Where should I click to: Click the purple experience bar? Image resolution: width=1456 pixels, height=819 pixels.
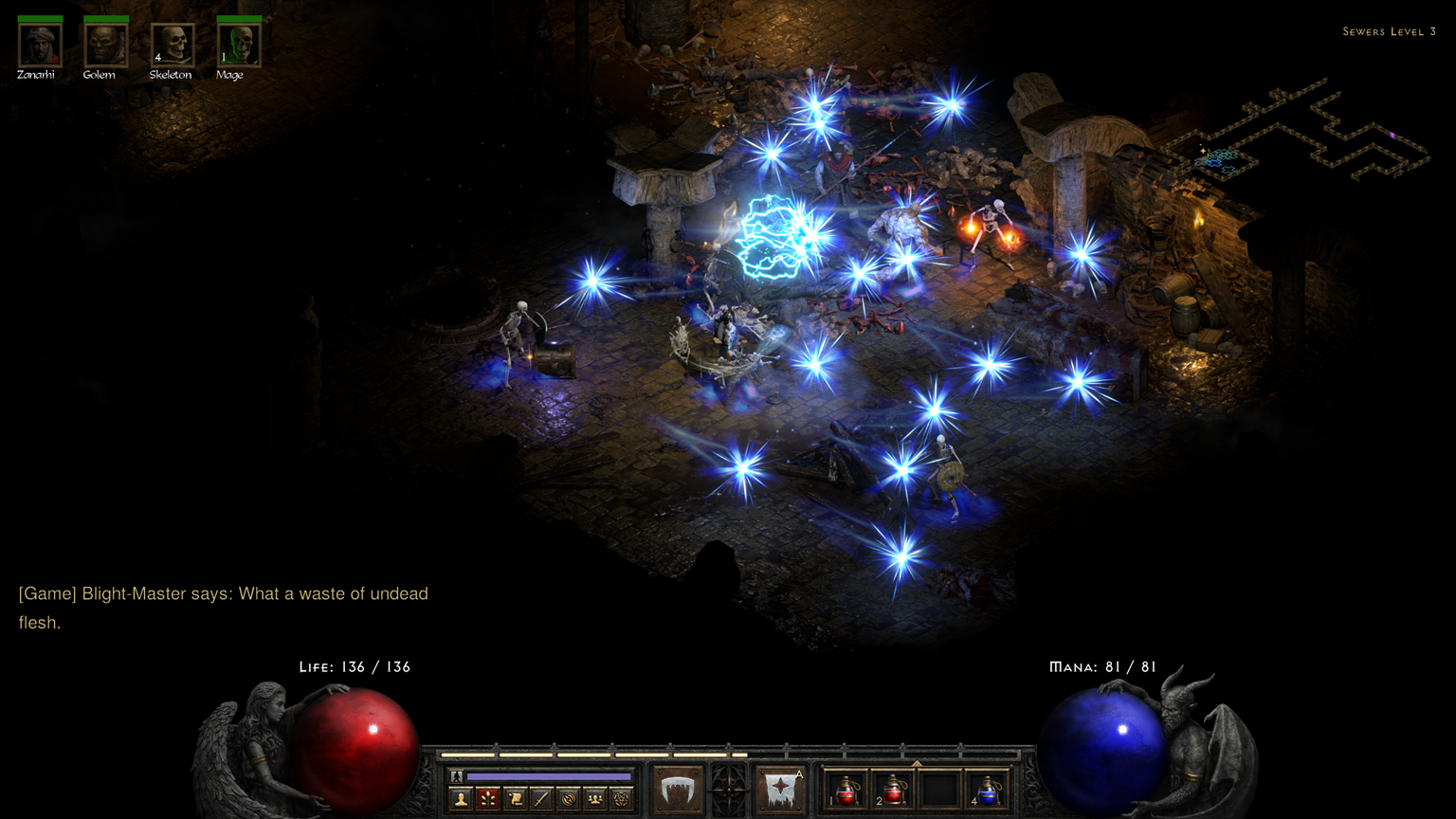(x=551, y=775)
